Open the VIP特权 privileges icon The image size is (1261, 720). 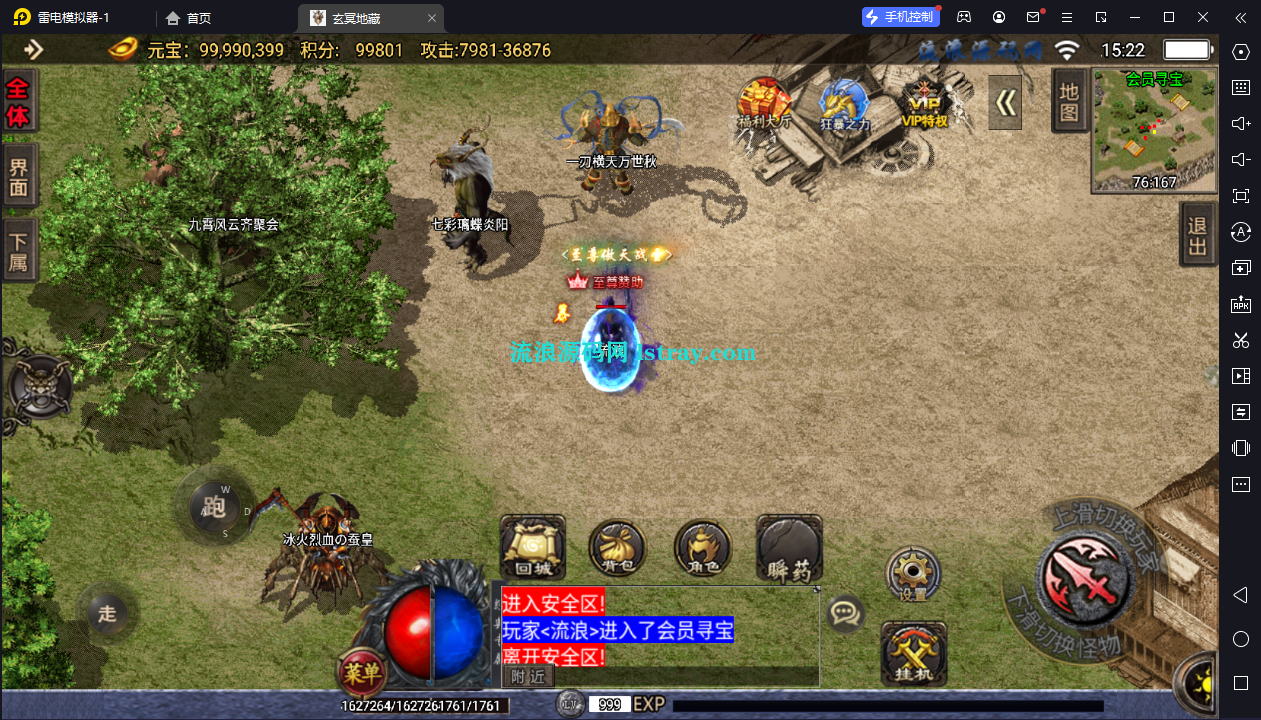[x=924, y=103]
